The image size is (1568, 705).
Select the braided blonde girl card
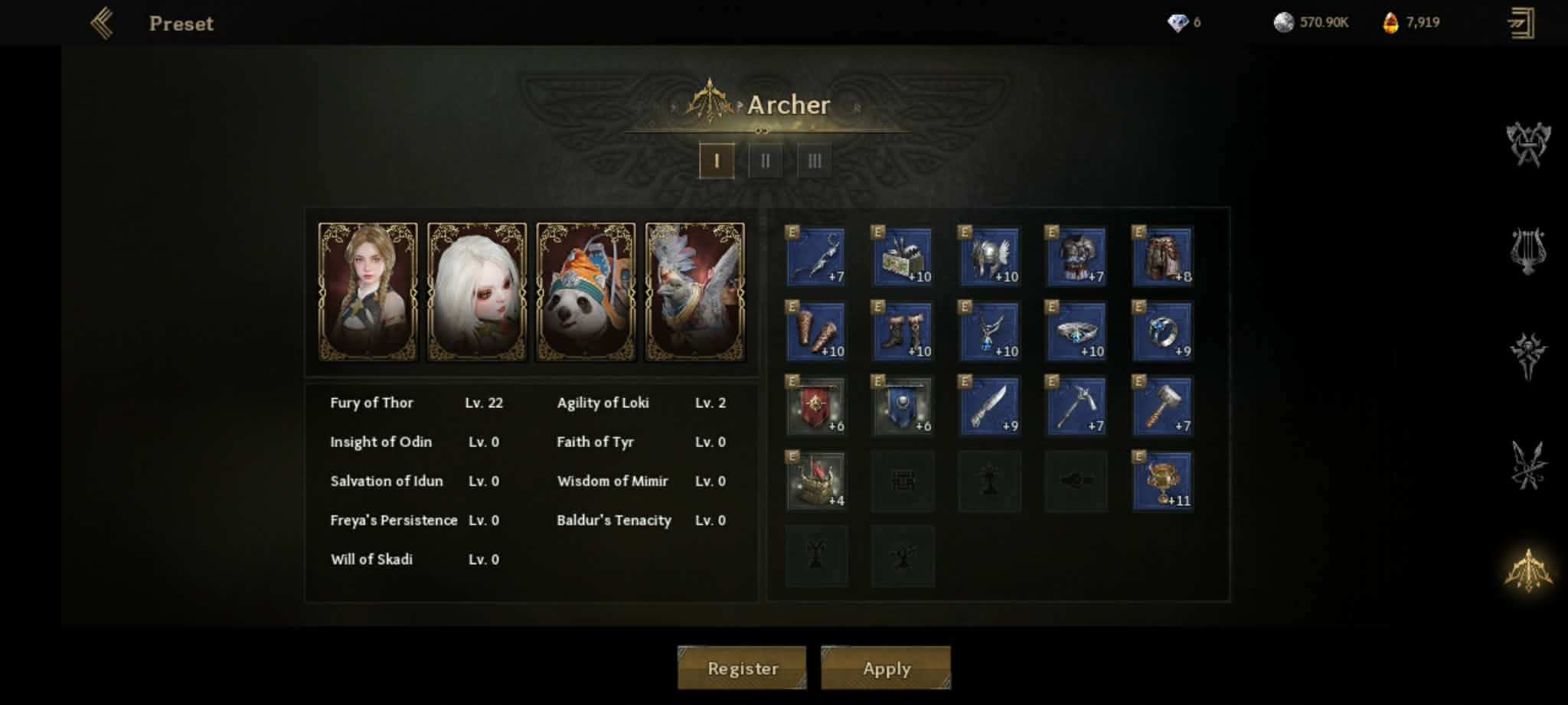click(368, 292)
